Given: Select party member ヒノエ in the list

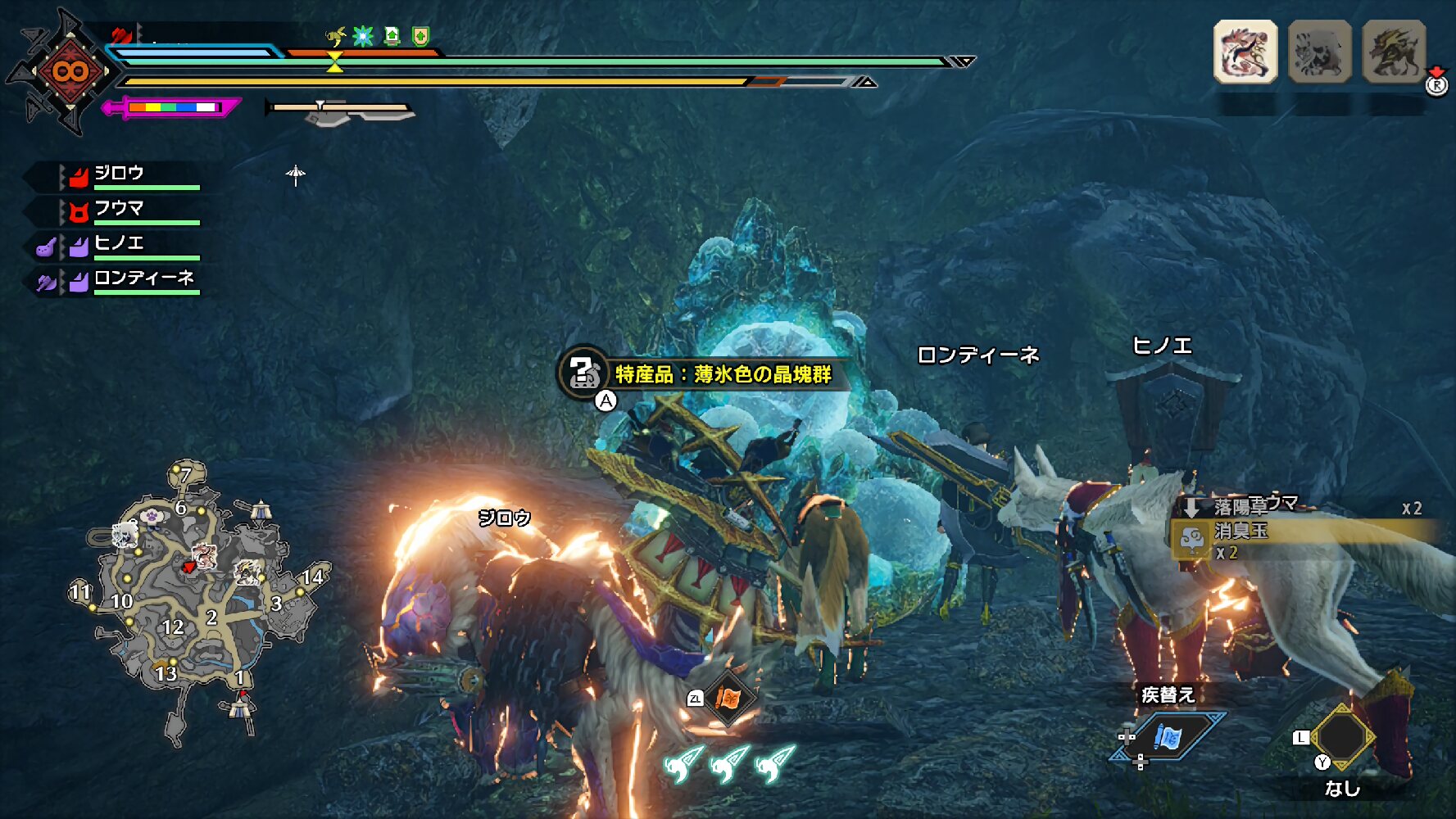Looking at the screenshot, I should 119,243.
